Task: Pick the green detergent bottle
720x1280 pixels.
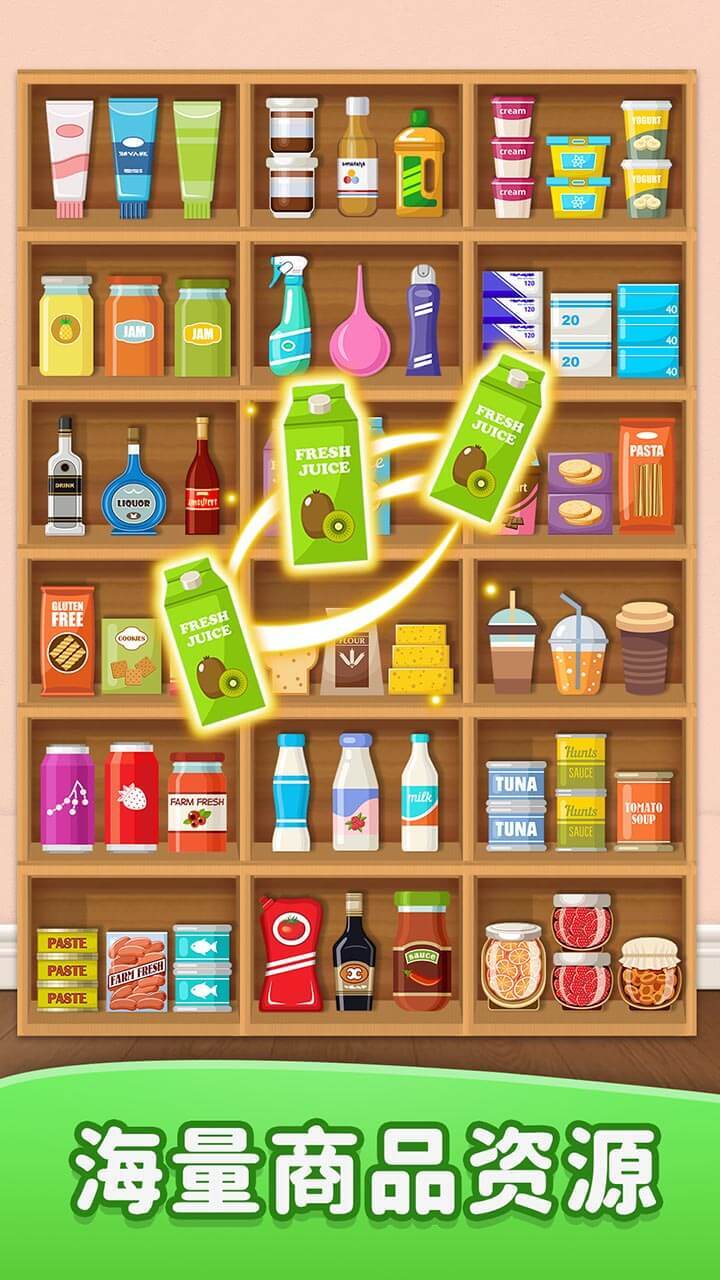Action: tap(418, 163)
